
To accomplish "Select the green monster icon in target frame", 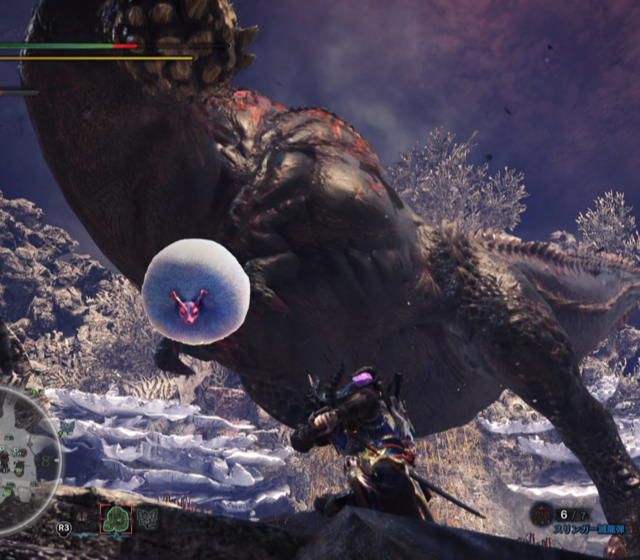I will [116, 520].
